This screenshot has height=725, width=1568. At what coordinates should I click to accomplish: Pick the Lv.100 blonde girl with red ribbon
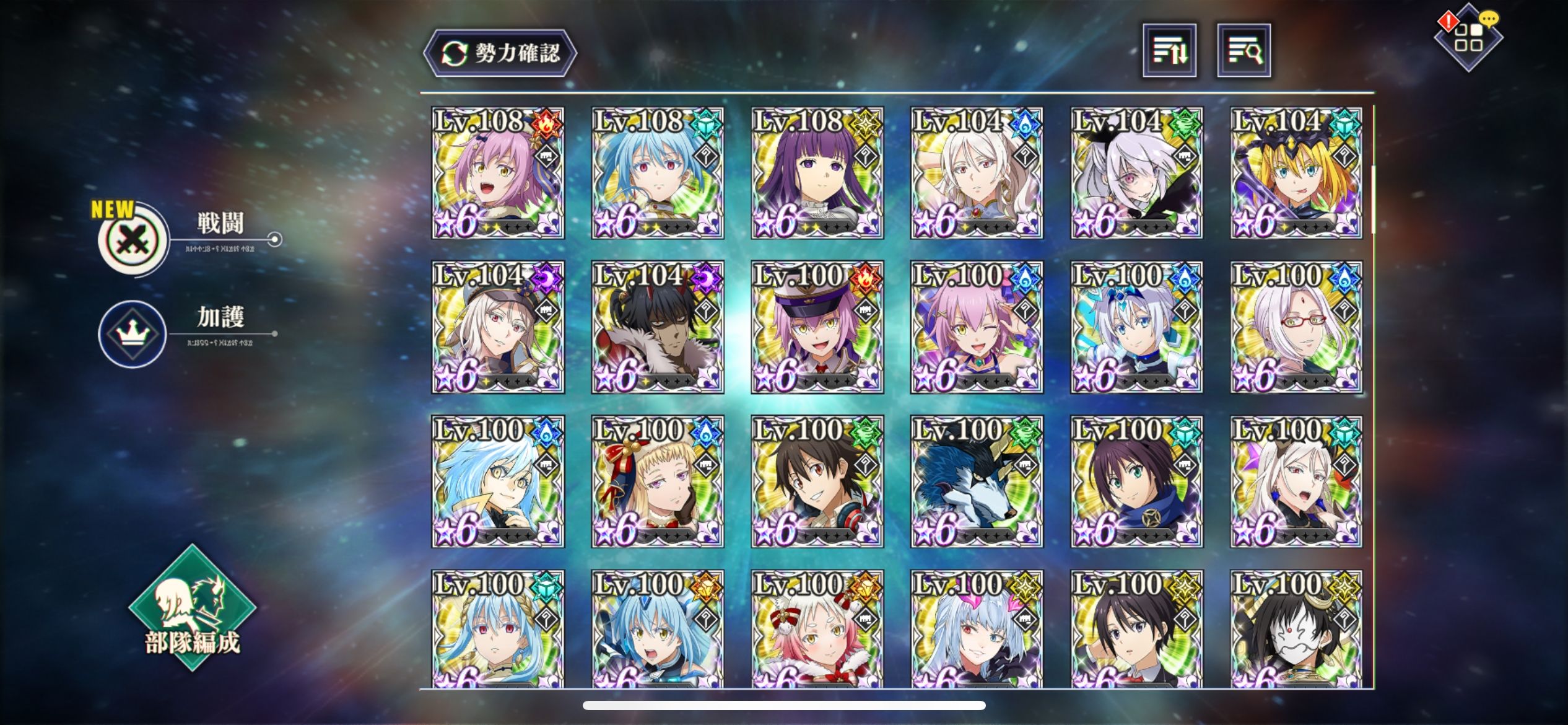click(x=657, y=481)
